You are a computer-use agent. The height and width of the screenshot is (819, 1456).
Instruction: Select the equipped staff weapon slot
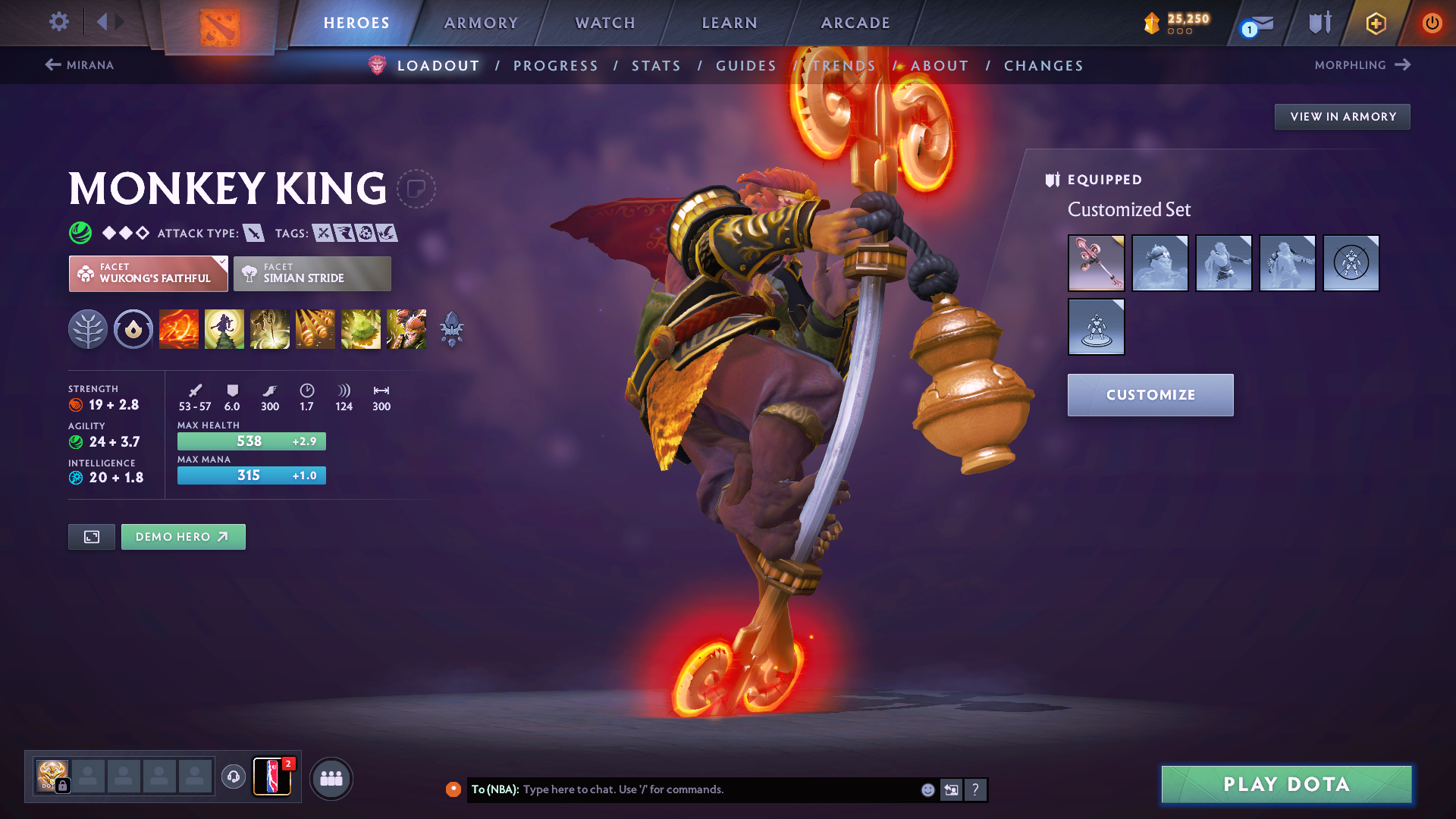click(x=1096, y=263)
